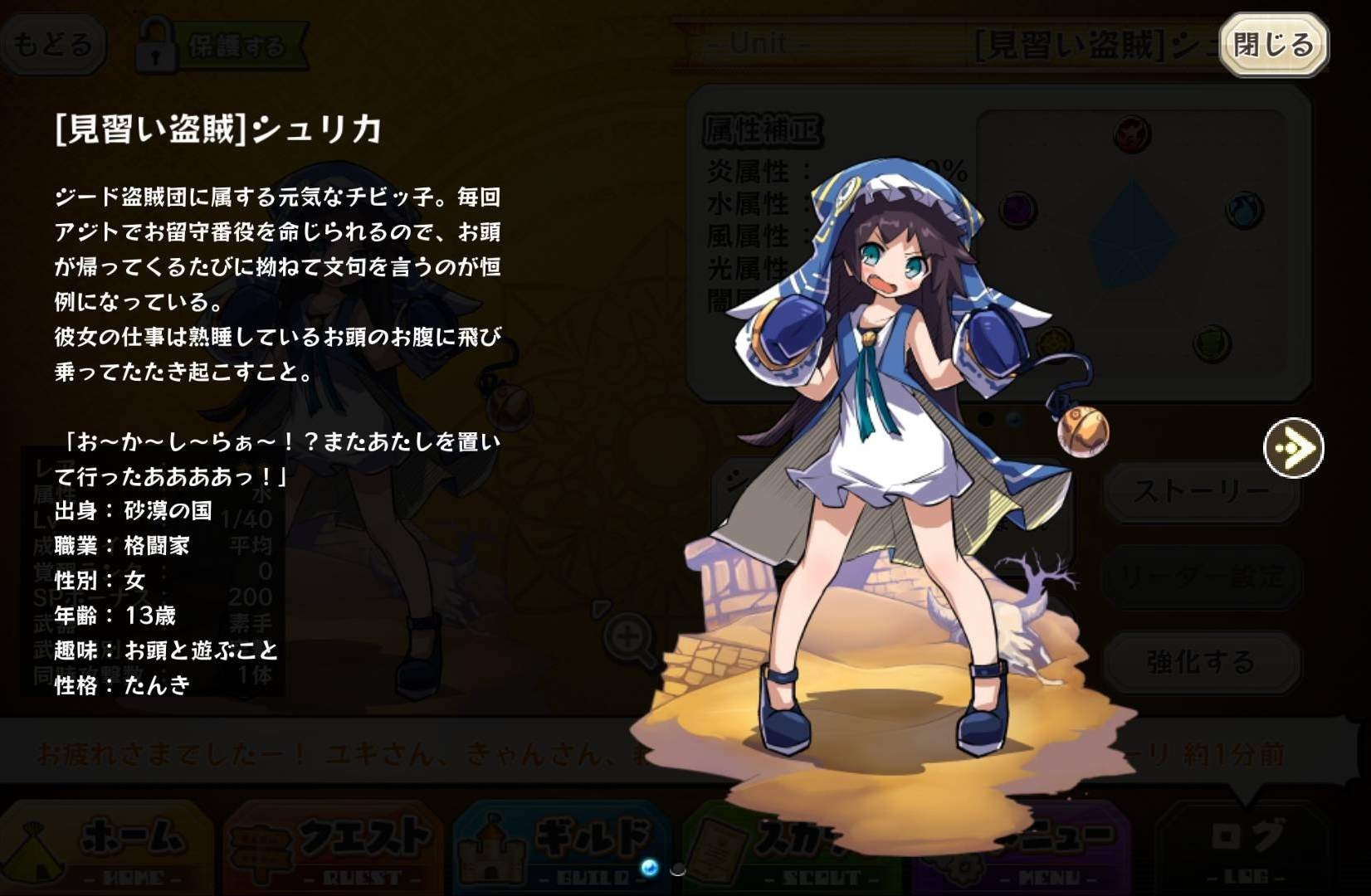Screen dimensions: 1371x896
Task: Toggle the 保護する protect lock
Action: (221, 46)
